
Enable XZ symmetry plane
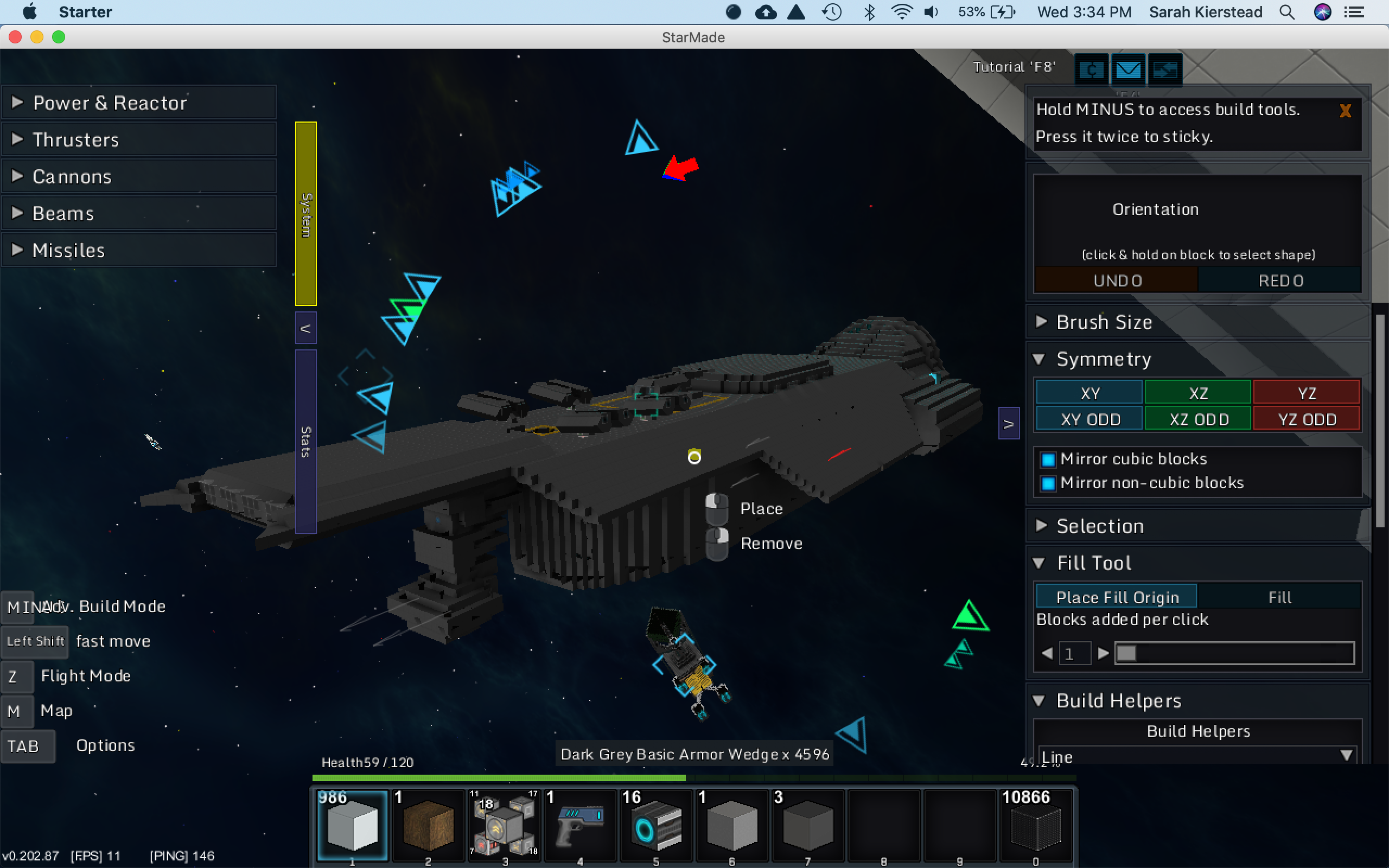pyautogui.click(x=1198, y=393)
